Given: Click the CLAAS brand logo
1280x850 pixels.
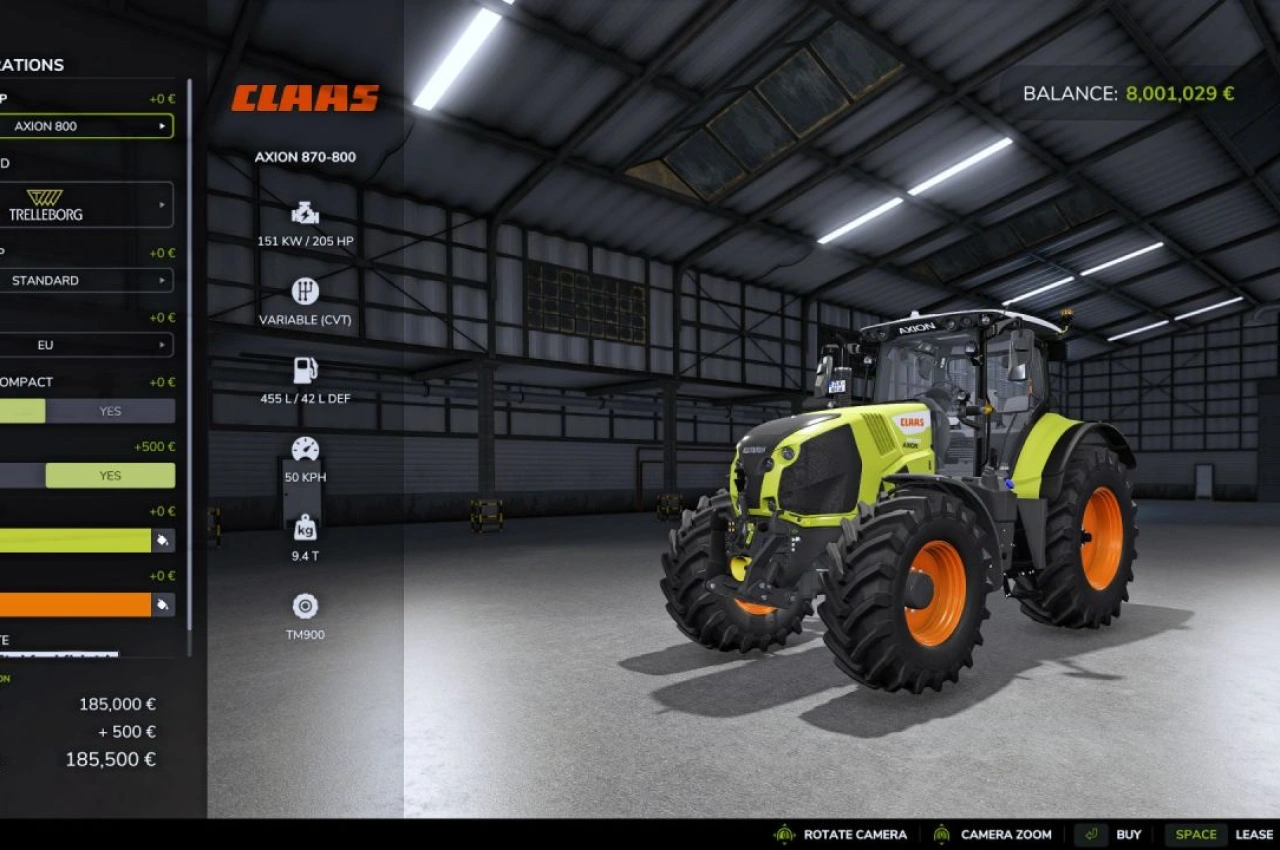Looking at the screenshot, I should (304, 97).
